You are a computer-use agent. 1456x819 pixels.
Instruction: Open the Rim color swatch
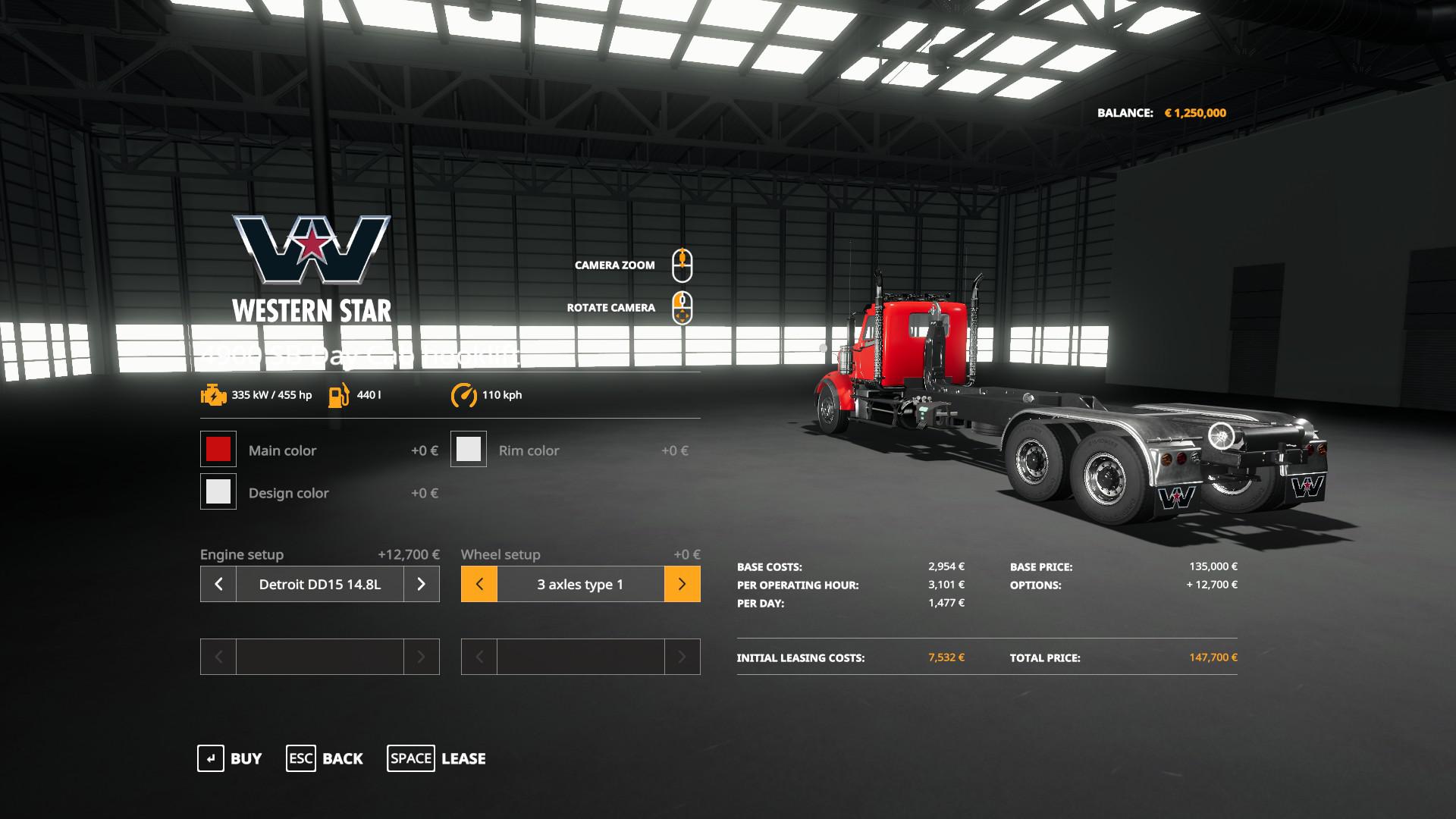[469, 450]
